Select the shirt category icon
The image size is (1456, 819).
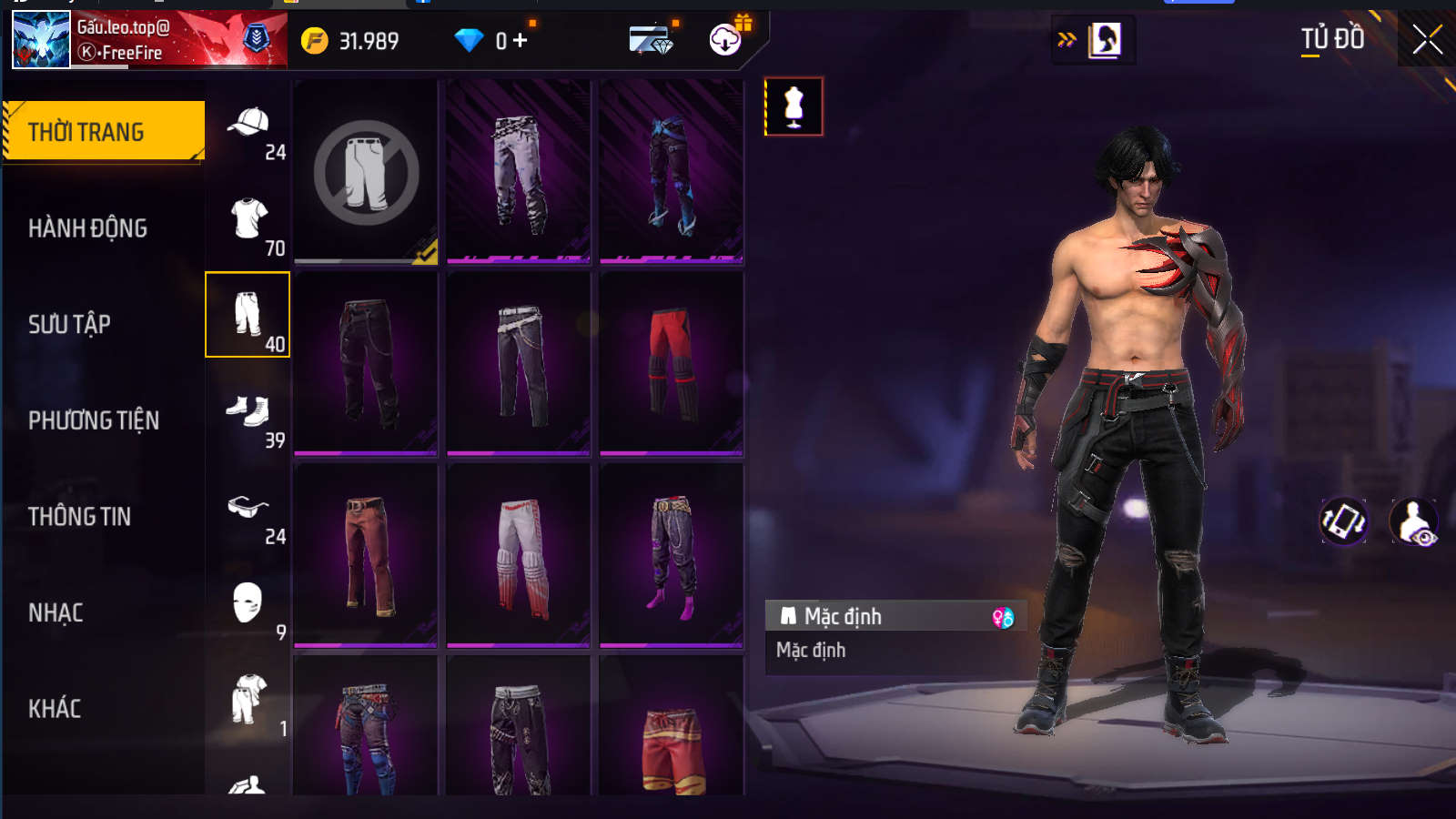pos(248,219)
